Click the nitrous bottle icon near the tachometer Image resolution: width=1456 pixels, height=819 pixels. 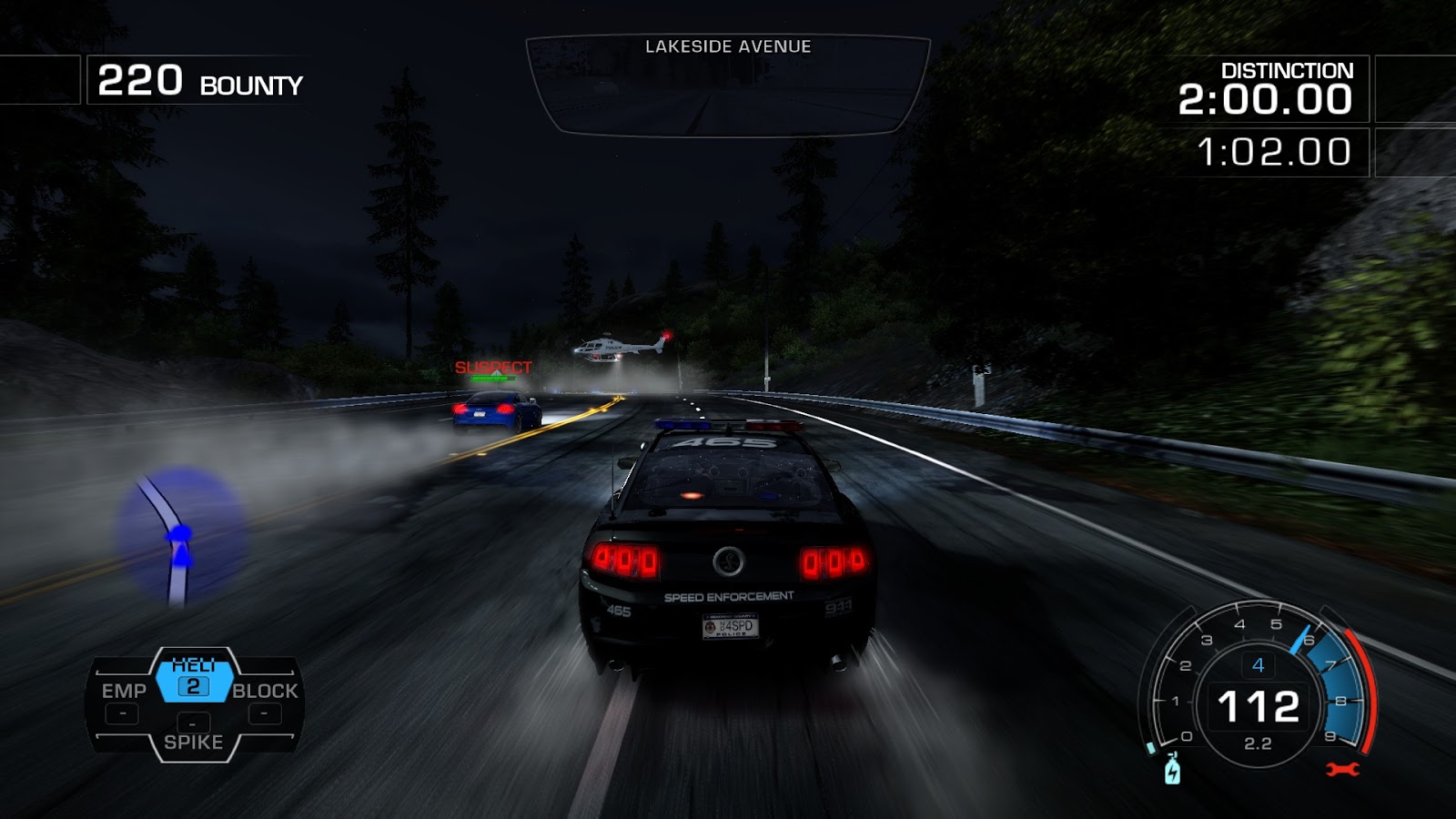(1174, 769)
